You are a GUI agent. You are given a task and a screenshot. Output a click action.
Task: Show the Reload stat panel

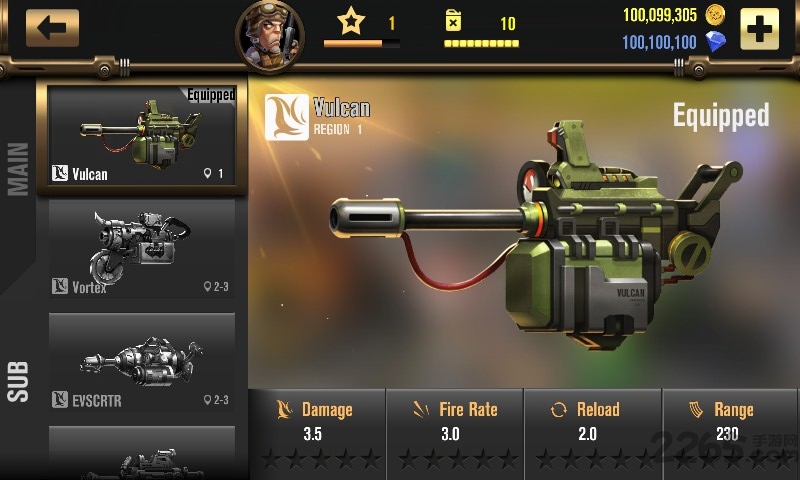coord(591,430)
